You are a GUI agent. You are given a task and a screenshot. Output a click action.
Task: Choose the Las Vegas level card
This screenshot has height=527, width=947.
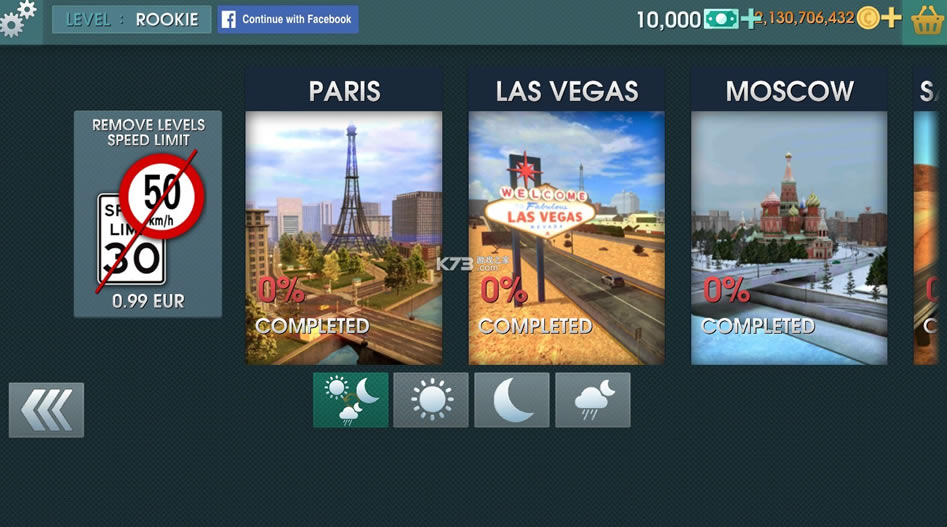[567, 216]
